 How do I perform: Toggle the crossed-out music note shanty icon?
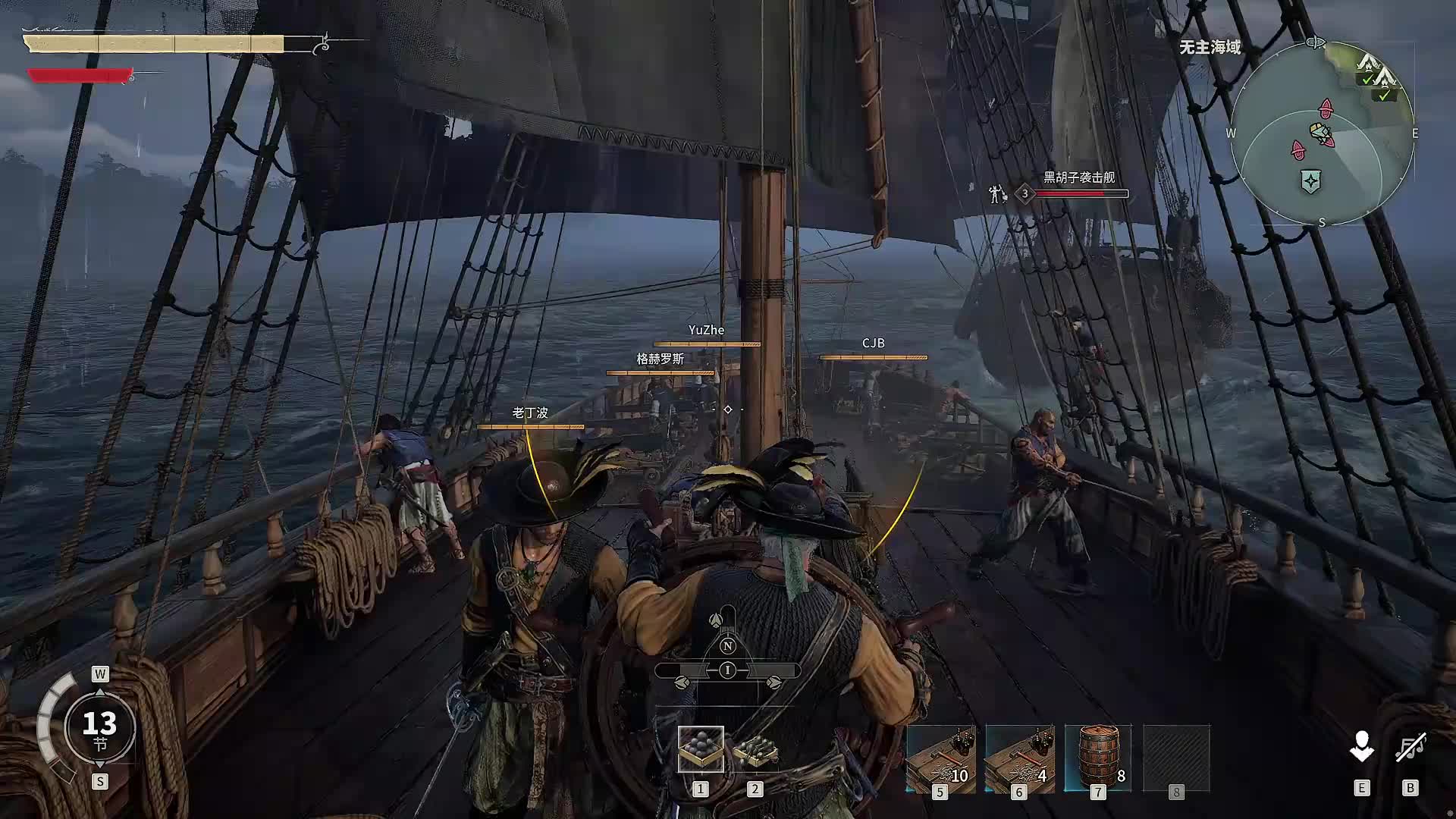point(1410,748)
